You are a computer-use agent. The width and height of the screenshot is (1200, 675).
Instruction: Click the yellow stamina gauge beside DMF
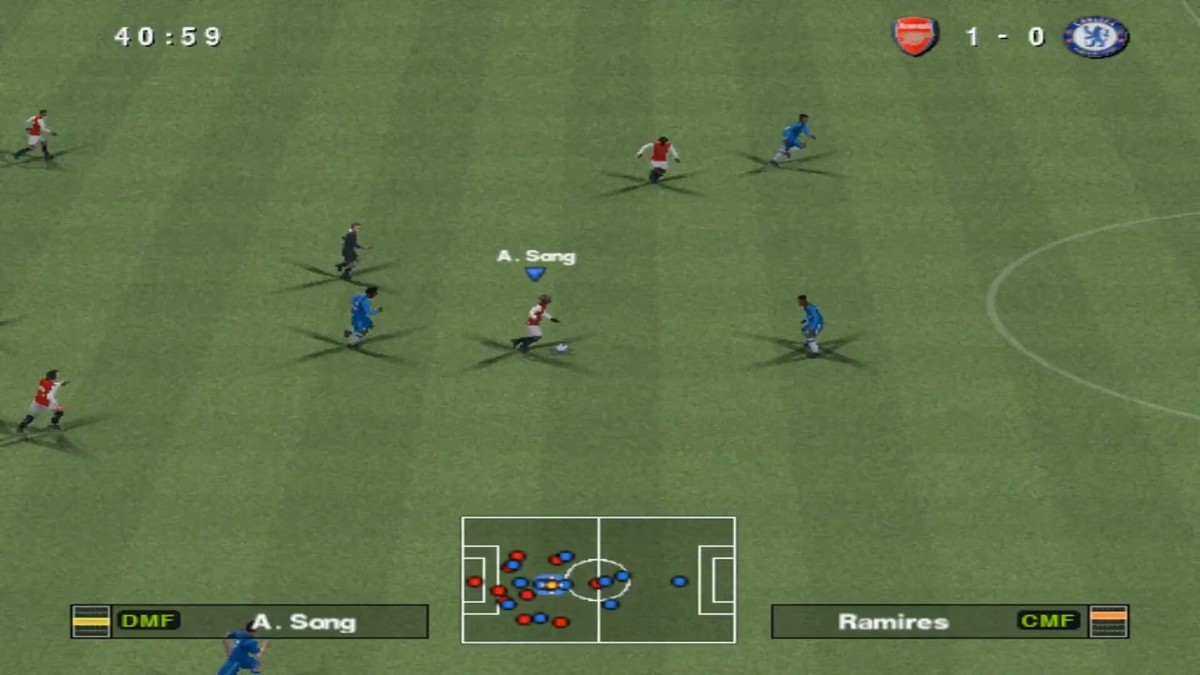tap(91, 621)
